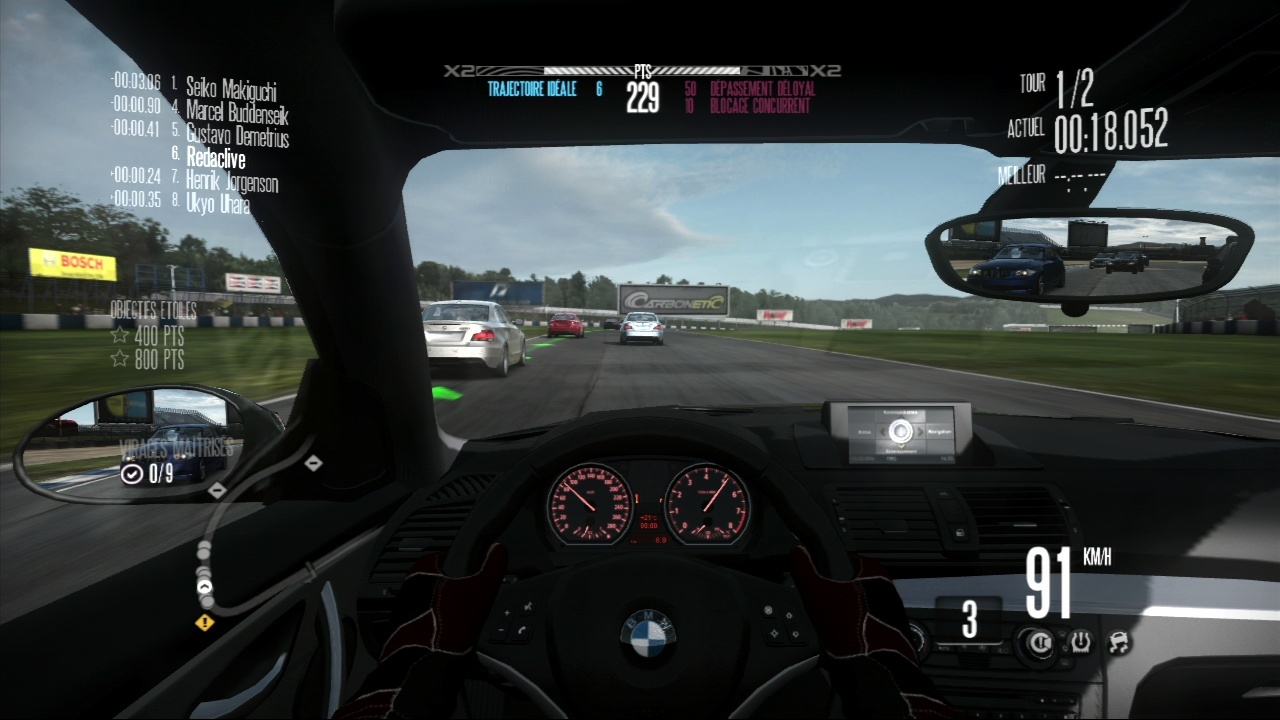
Task: Click the tire pressure warning icon
Action: [x=1081, y=641]
